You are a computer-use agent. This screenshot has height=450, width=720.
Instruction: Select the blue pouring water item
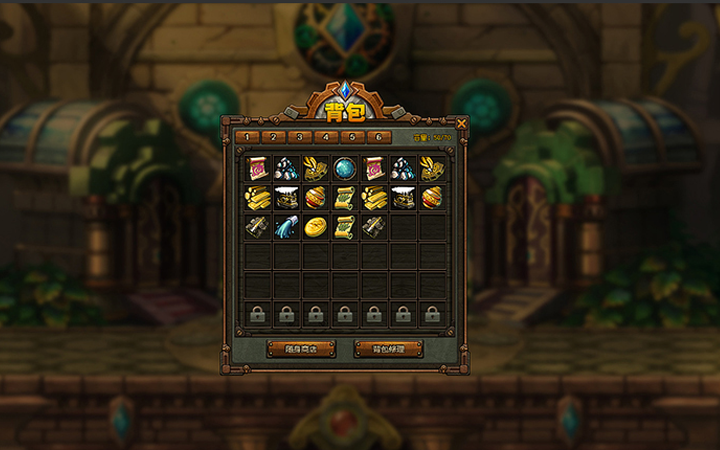(286, 227)
